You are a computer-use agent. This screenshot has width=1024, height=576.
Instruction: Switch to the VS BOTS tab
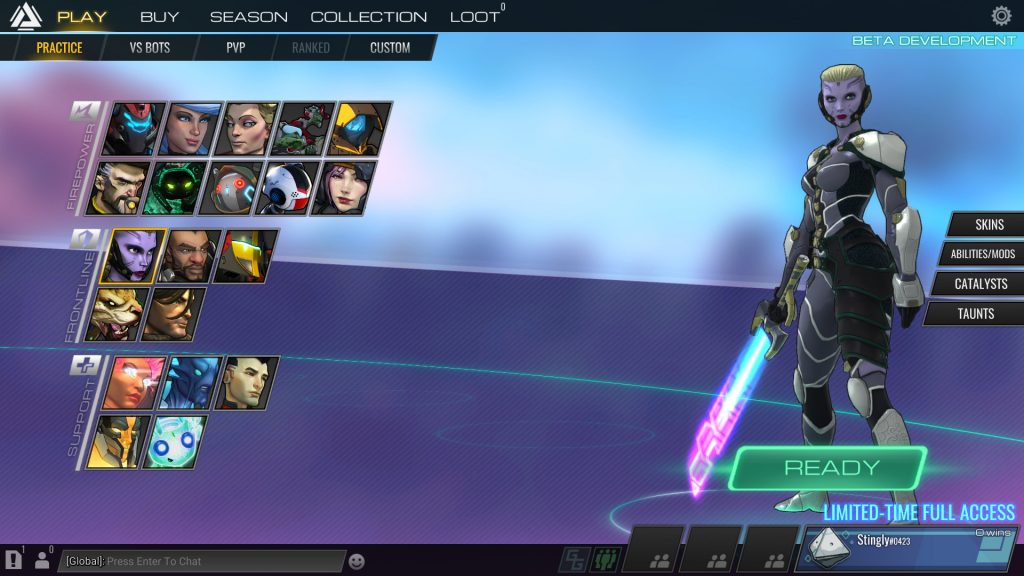[x=150, y=47]
